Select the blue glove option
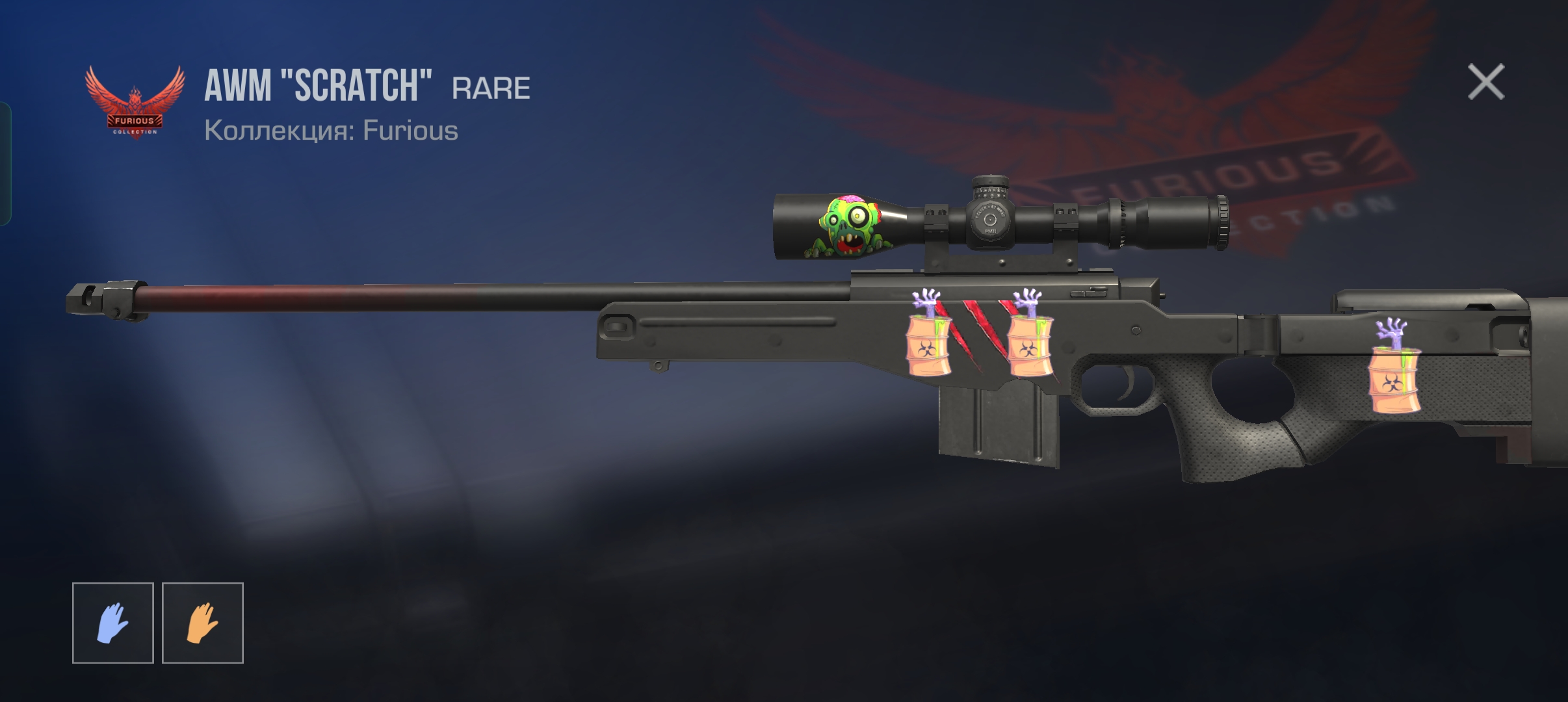The image size is (1568, 702). (x=112, y=623)
